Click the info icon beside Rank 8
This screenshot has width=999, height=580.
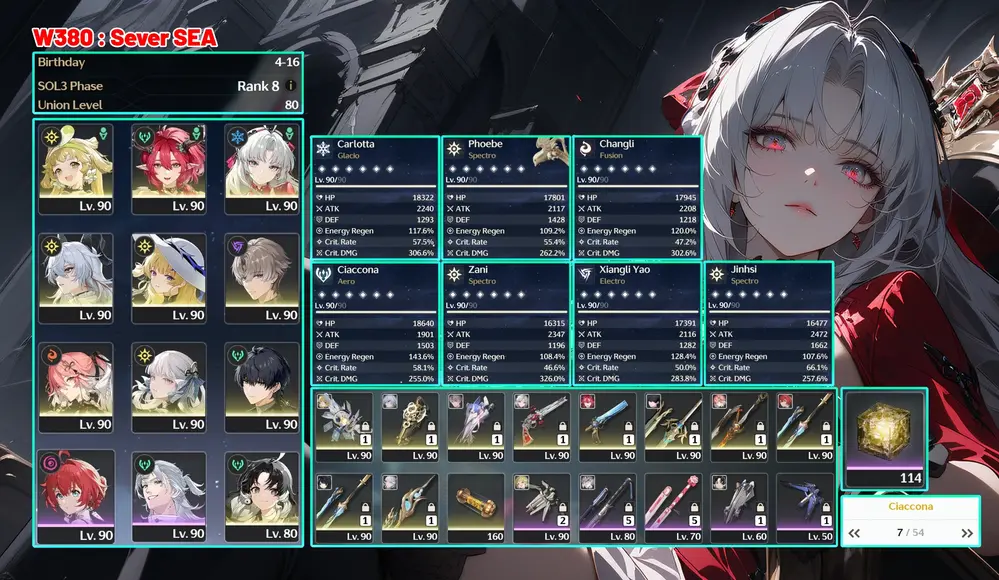point(291,86)
